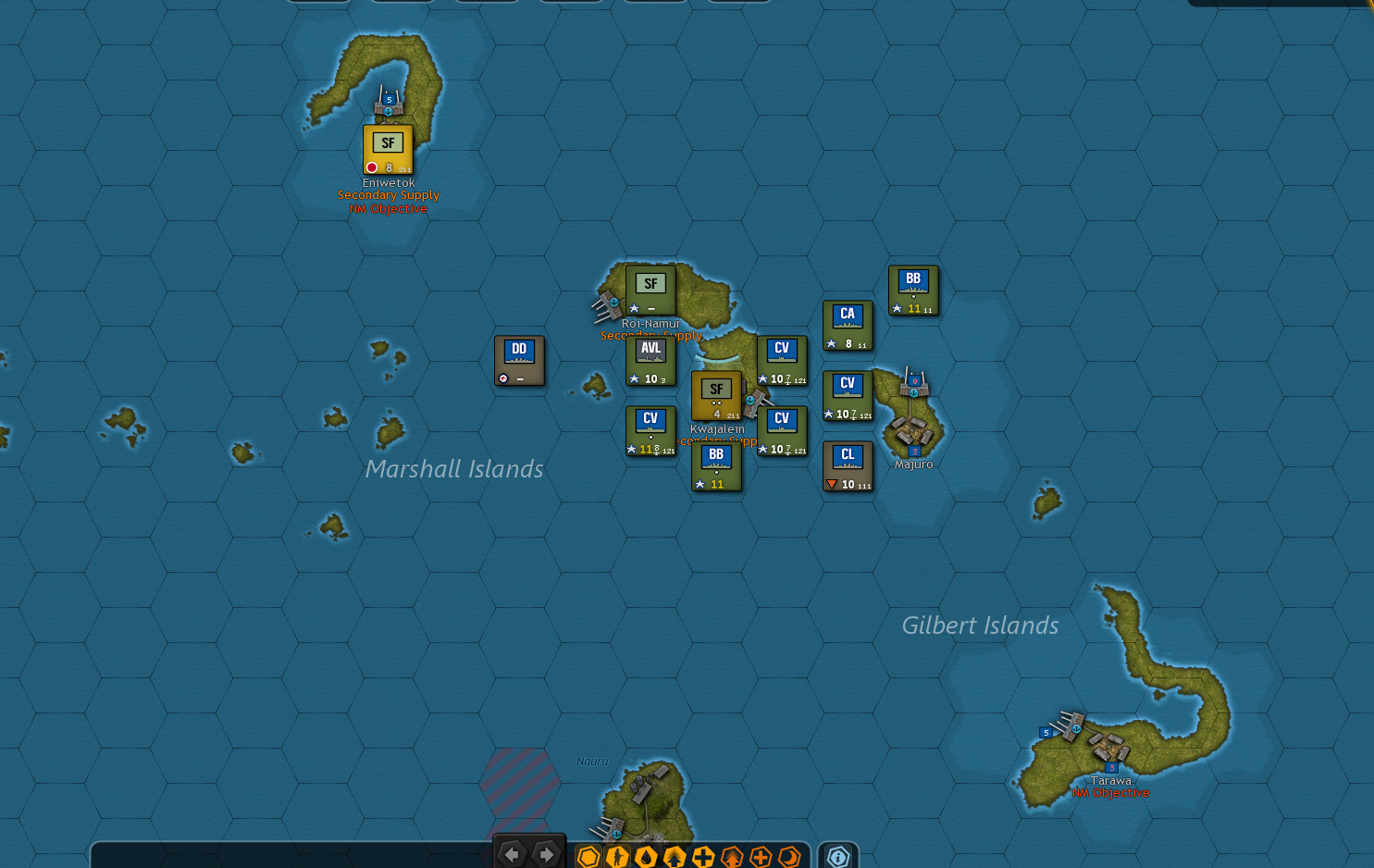Click the orange plus reinforcement icon
The image size is (1374, 868).
tap(760, 856)
